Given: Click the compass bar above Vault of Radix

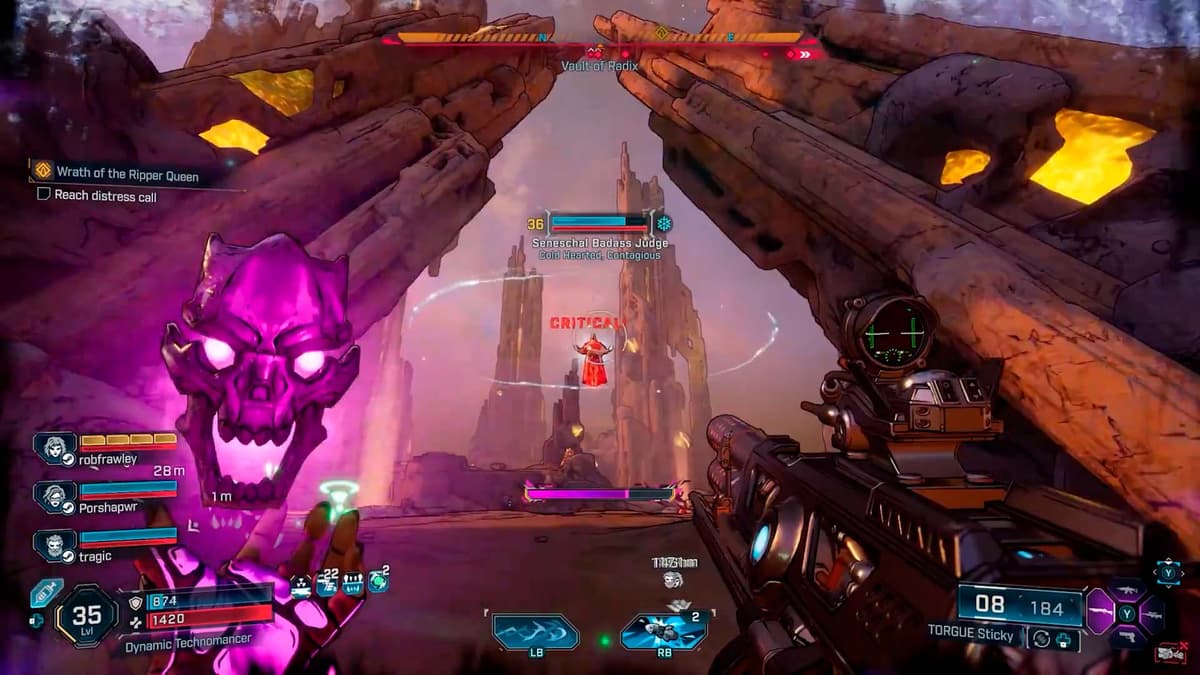Looking at the screenshot, I should pos(600,38).
